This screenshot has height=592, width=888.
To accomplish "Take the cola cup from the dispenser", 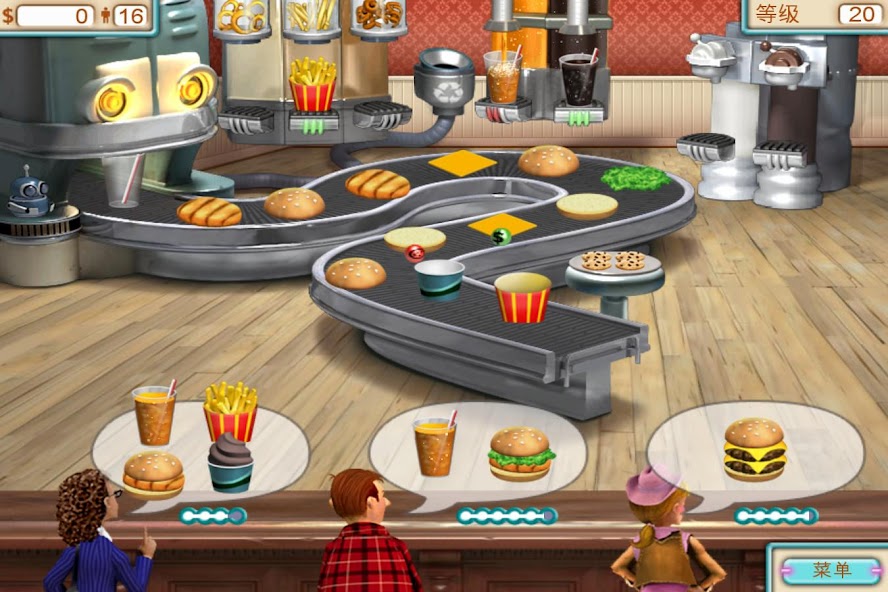I will tap(577, 79).
